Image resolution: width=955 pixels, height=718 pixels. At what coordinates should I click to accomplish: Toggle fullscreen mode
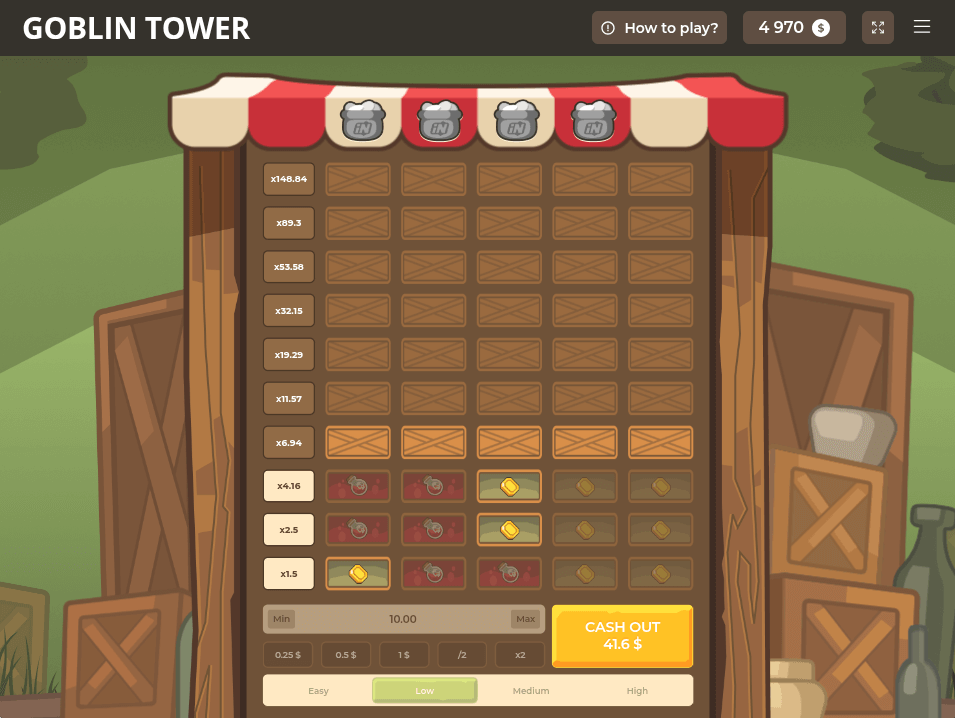(877, 28)
